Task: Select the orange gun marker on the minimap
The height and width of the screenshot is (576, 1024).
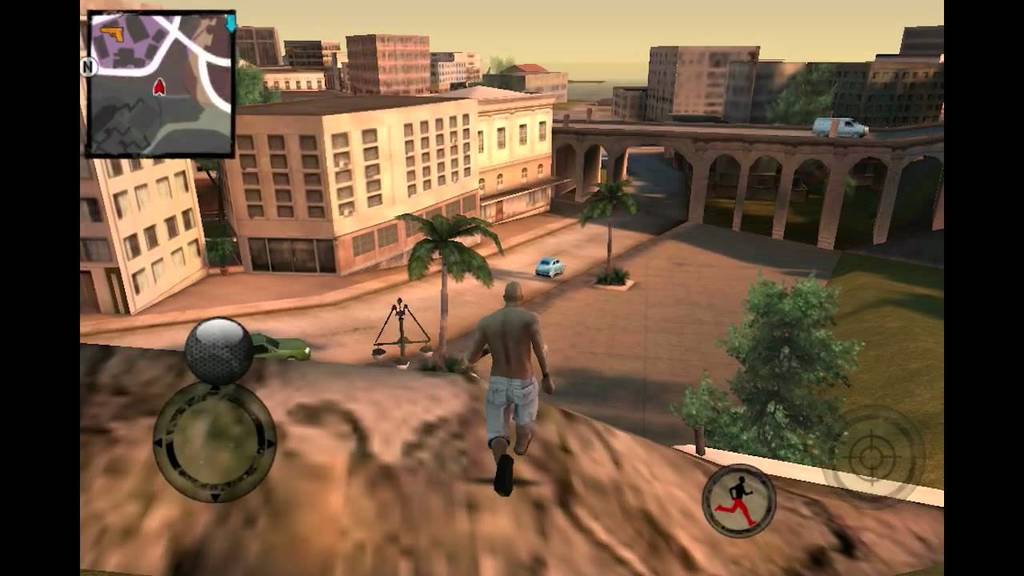Action: (112, 35)
